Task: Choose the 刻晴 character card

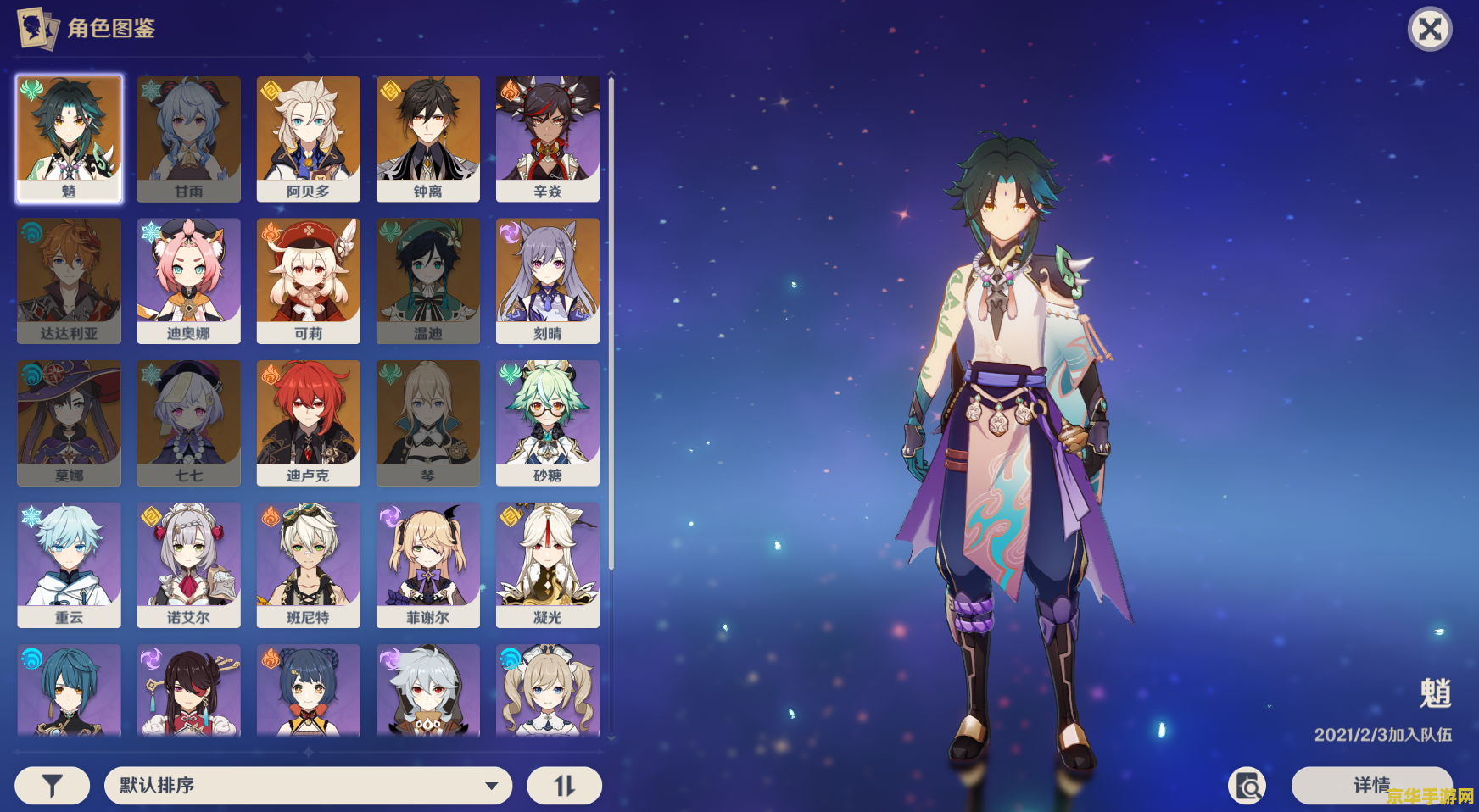Action: coord(547,281)
